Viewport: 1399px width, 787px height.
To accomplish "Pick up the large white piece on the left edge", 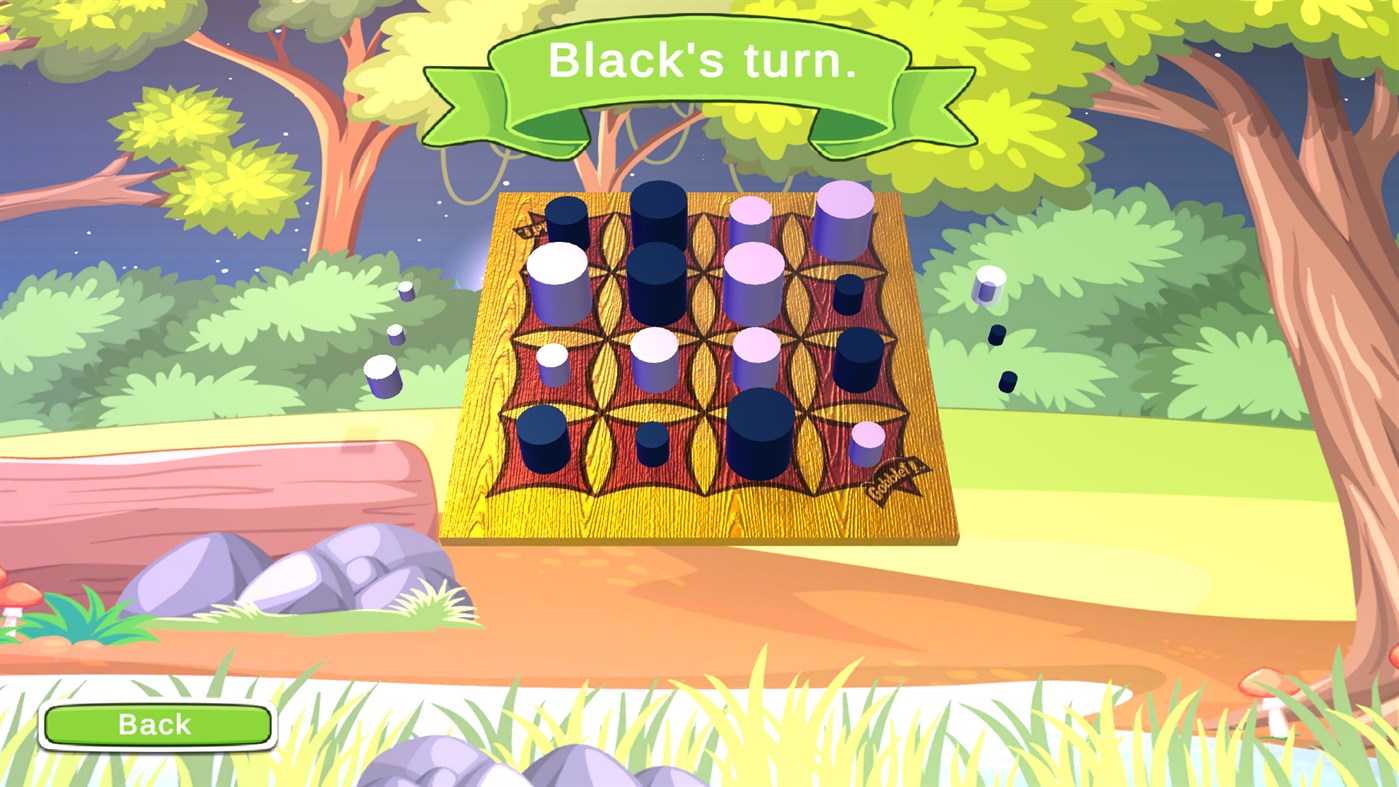I will 556,285.
